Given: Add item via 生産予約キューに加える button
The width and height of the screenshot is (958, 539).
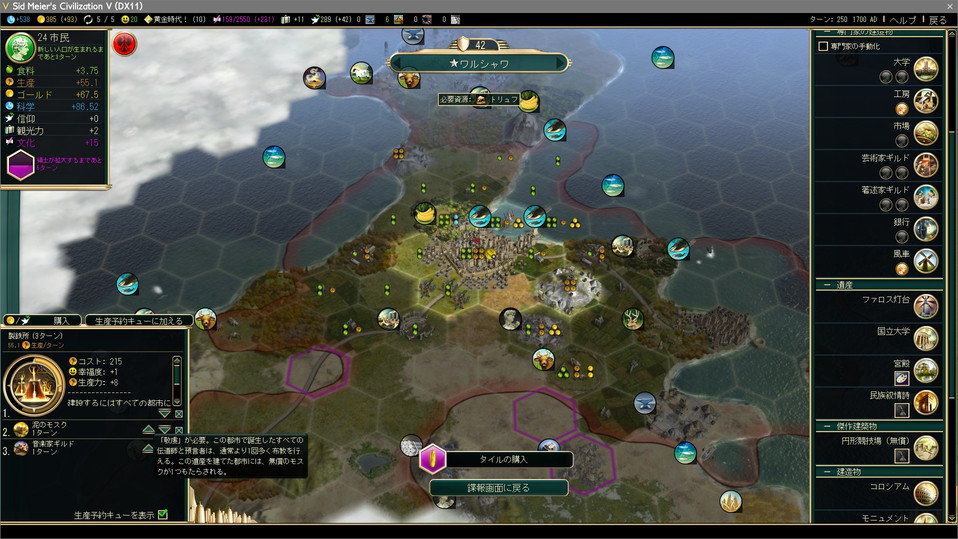Looking at the screenshot, I should [138, 321].
